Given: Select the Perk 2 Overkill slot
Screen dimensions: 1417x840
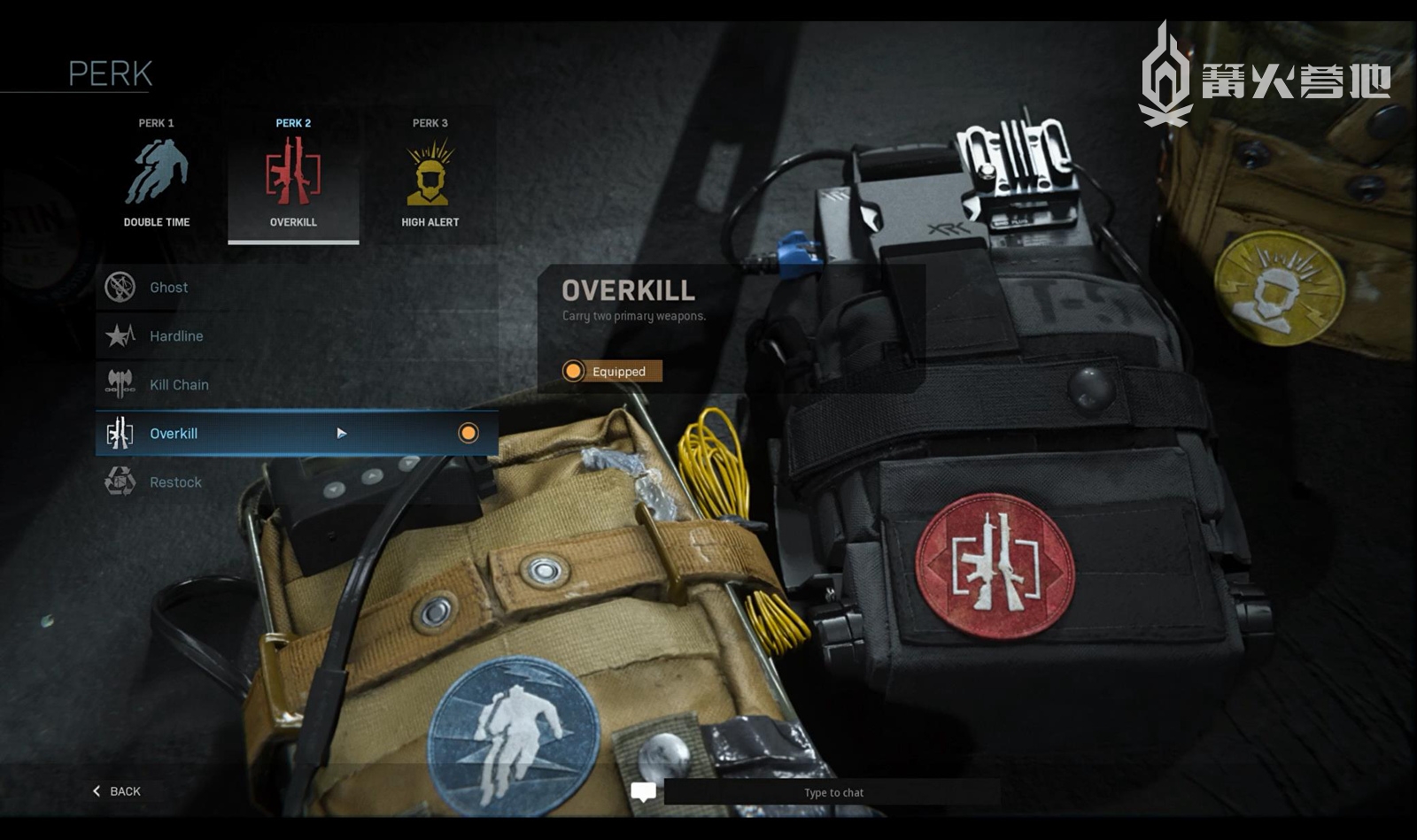Looking at the screenshot, I should click(293, 175).
